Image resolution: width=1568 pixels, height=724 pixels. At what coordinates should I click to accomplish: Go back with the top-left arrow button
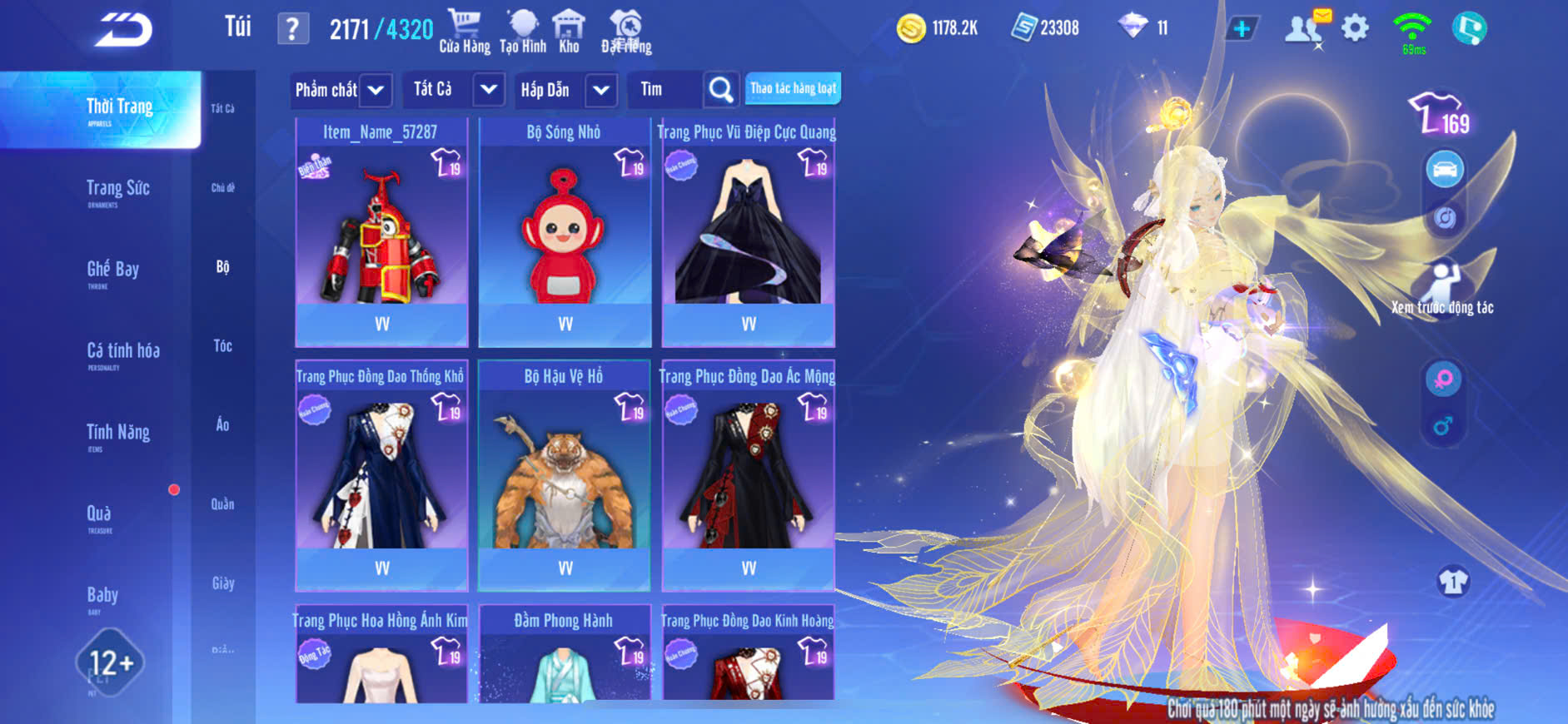(123, 31)
